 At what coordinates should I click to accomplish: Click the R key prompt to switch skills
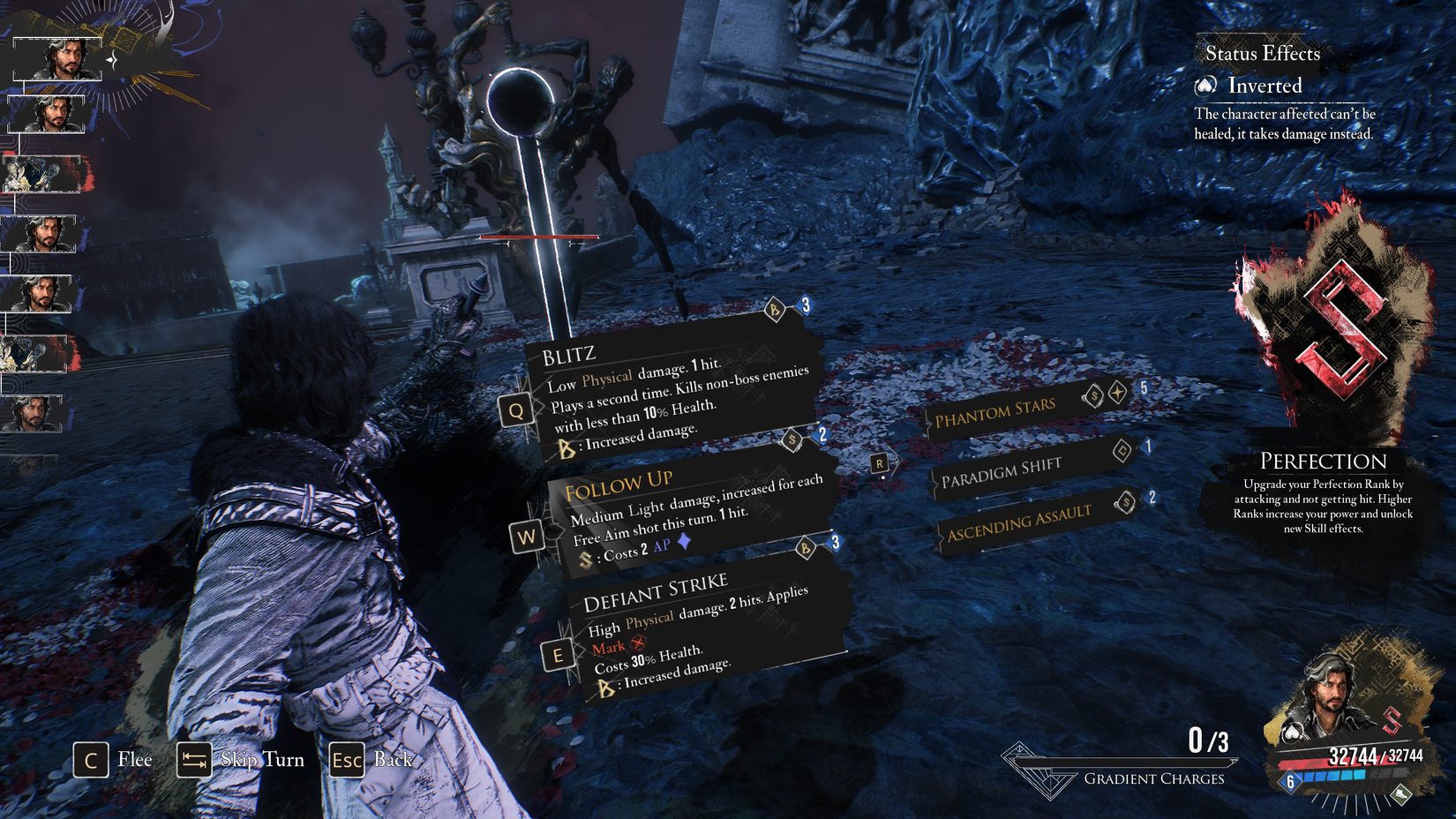coord(880,462)
